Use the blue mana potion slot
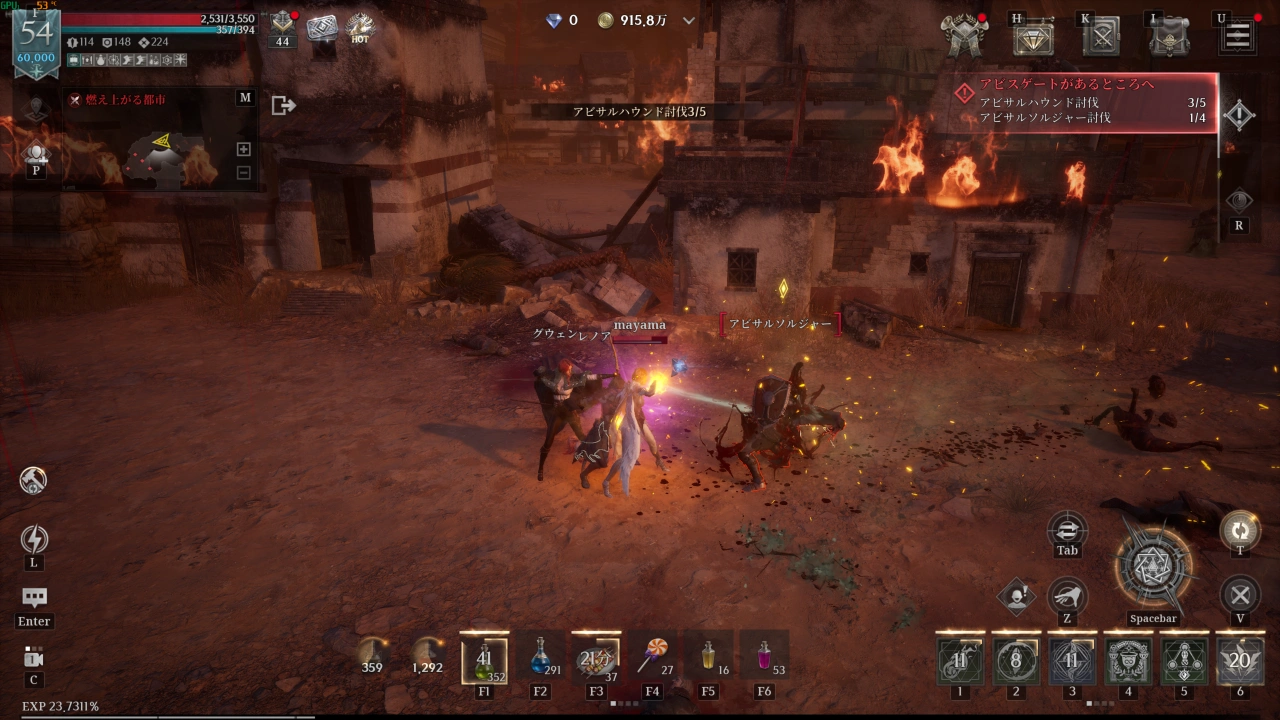The height and width of the screenshot is (720, 1280). click(540, 655)
